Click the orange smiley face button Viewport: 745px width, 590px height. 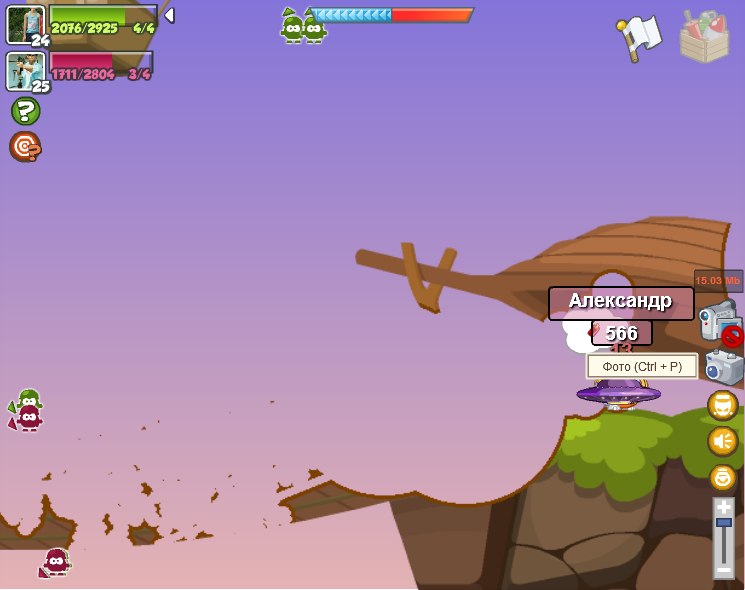[722, 477]
